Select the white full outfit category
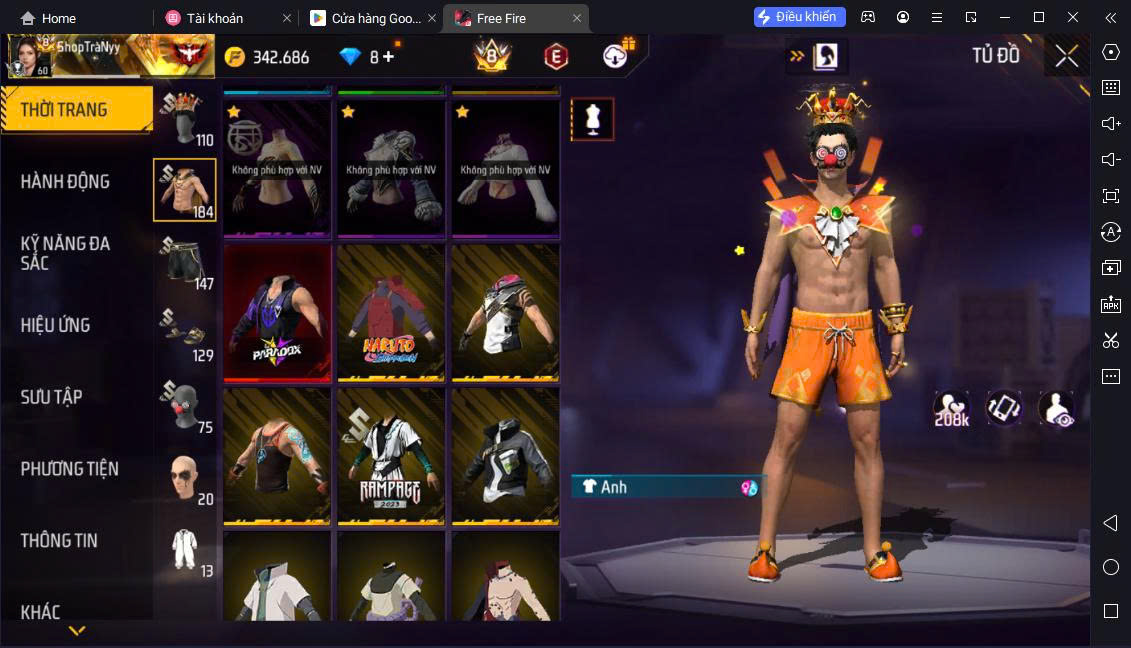 point(184,550)
